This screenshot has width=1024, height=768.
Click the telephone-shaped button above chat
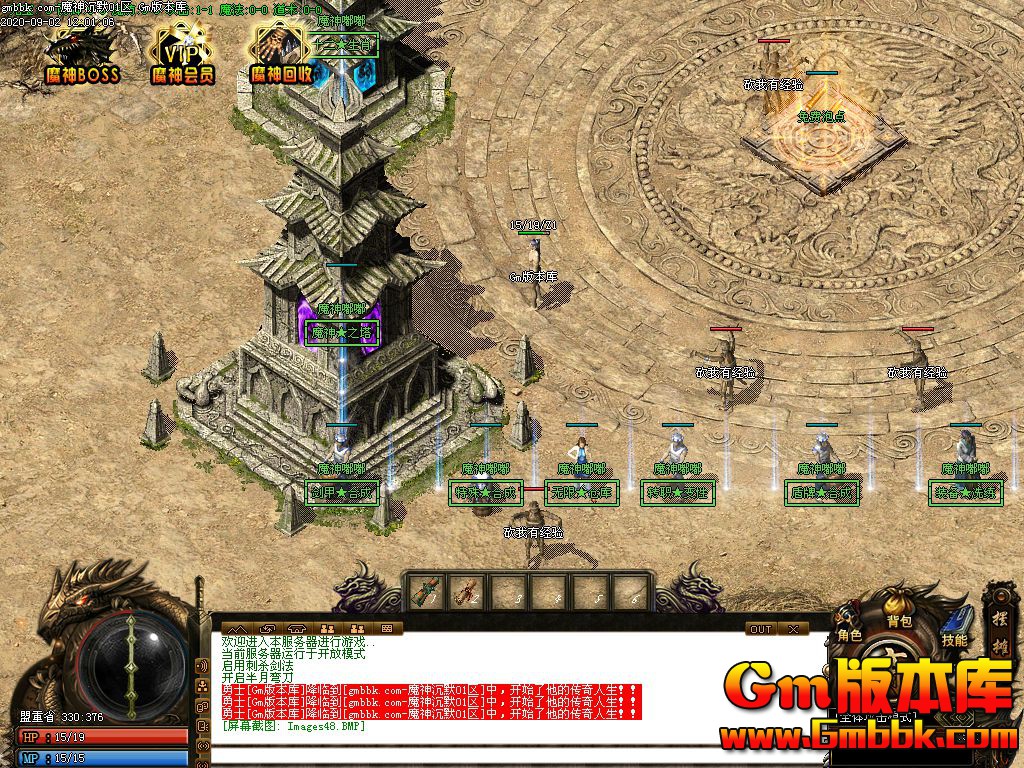coord(298,629)
